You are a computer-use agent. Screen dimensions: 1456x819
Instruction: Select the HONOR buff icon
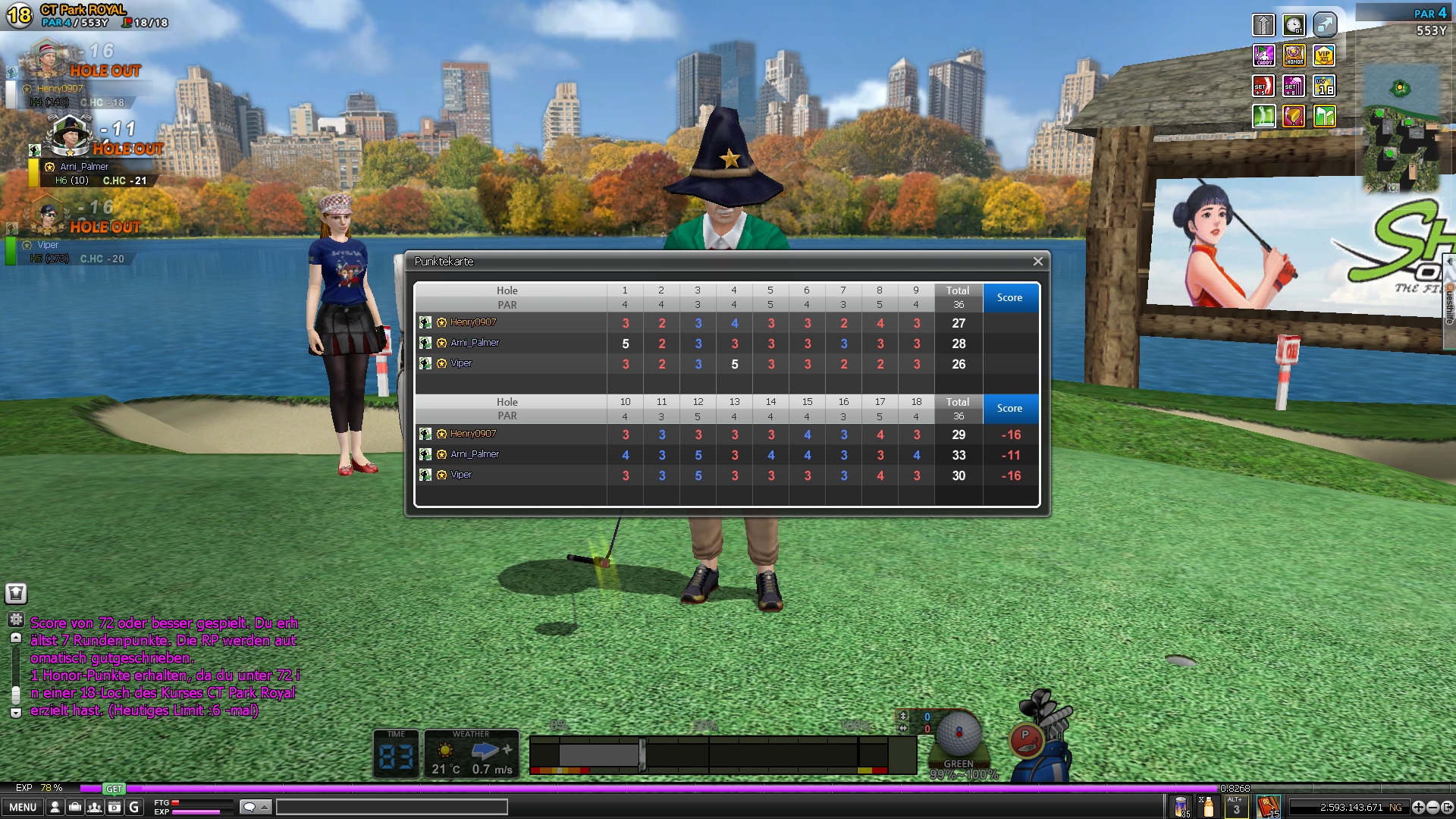pos(1294,55)
